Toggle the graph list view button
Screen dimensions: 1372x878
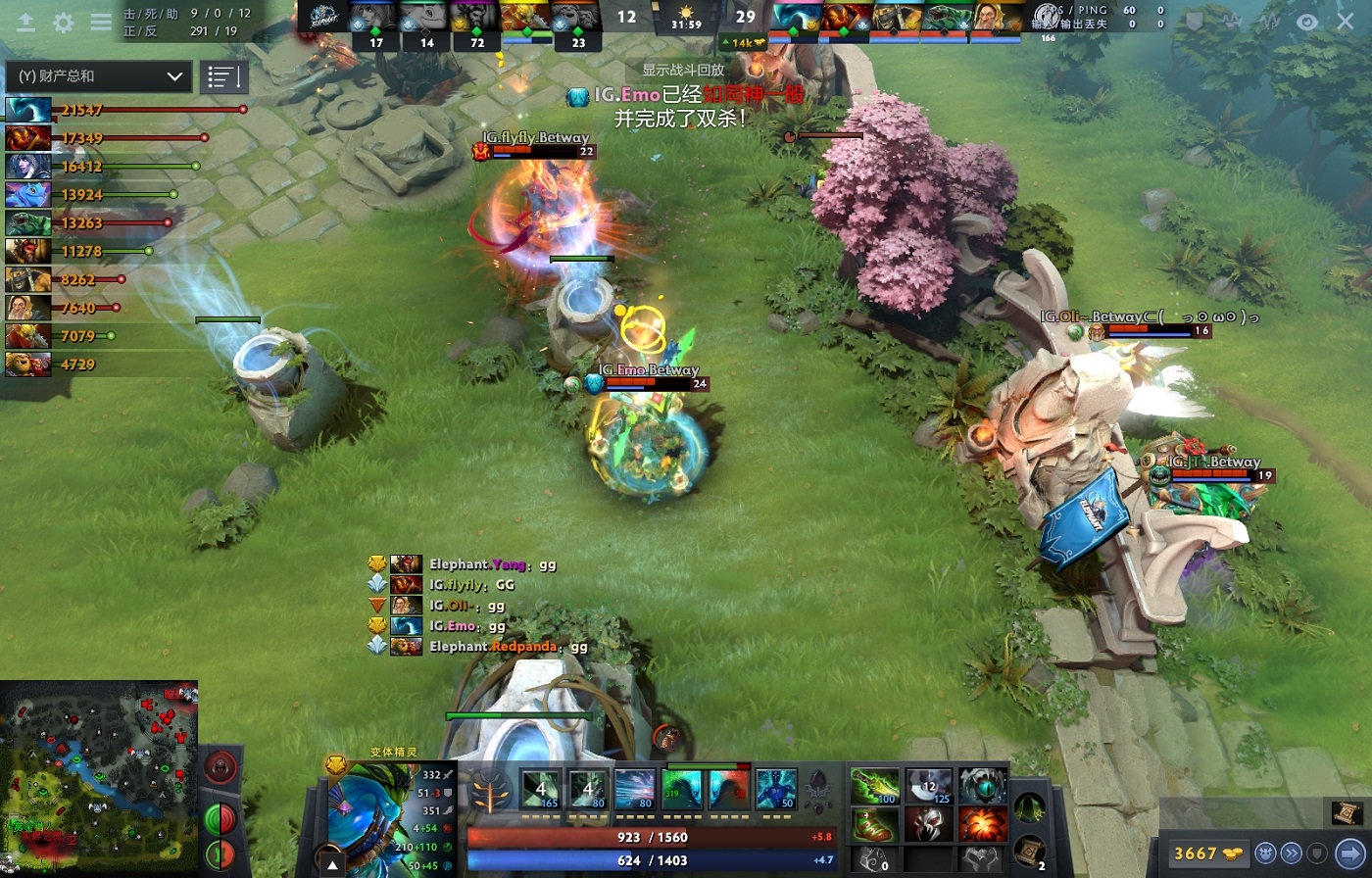click(x=223, y=76)
